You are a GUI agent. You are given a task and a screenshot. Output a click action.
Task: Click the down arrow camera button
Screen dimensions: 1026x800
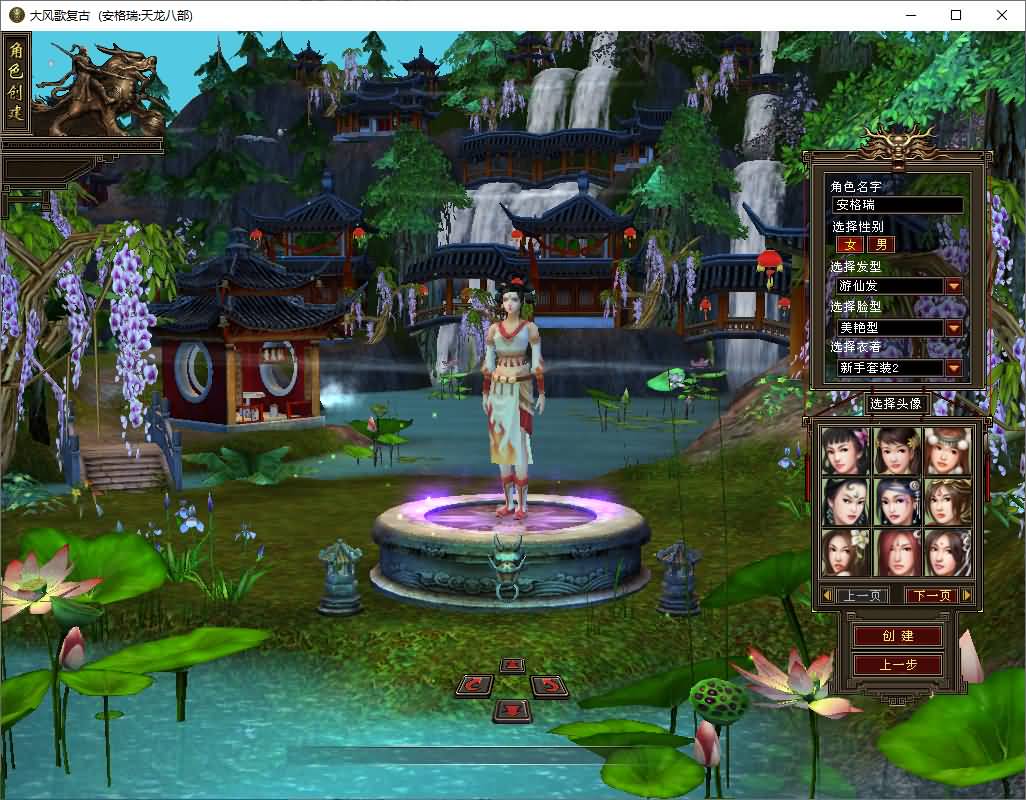(x=512, y=710)
